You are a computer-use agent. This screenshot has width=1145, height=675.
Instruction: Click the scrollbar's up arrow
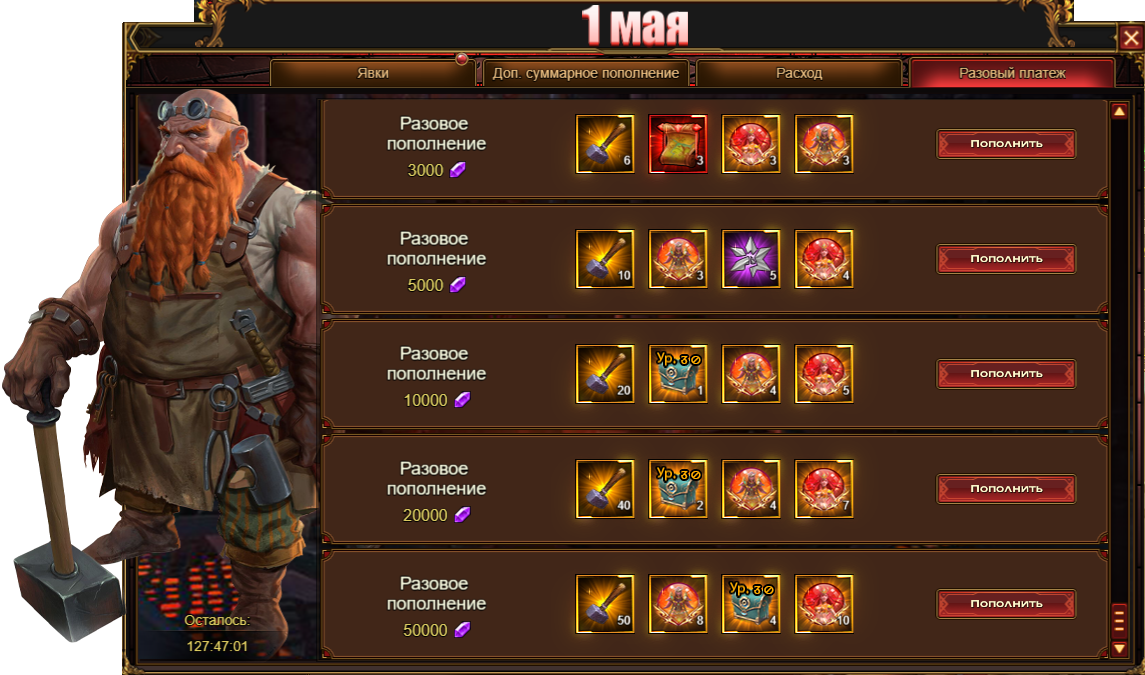[x=1120, y=112]
